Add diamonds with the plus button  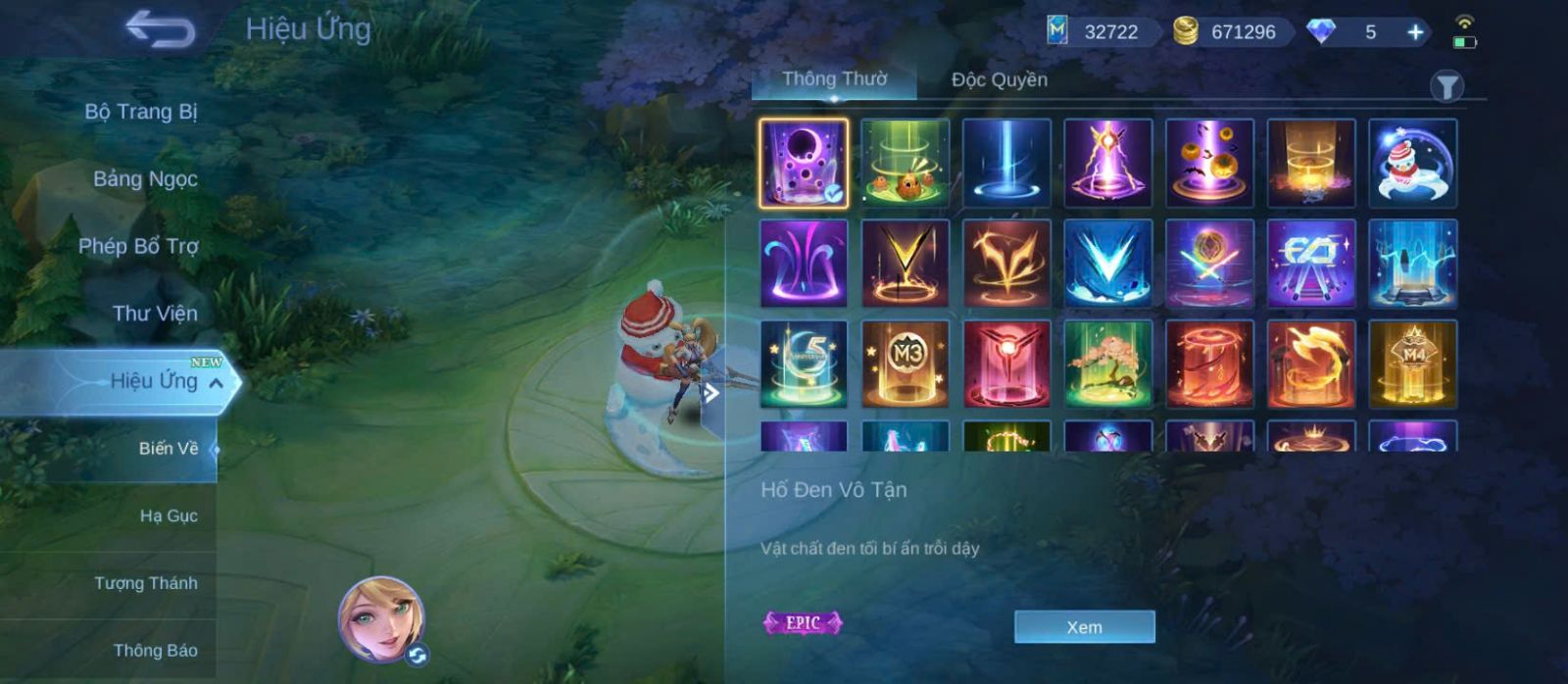[x=1415, y=32]
